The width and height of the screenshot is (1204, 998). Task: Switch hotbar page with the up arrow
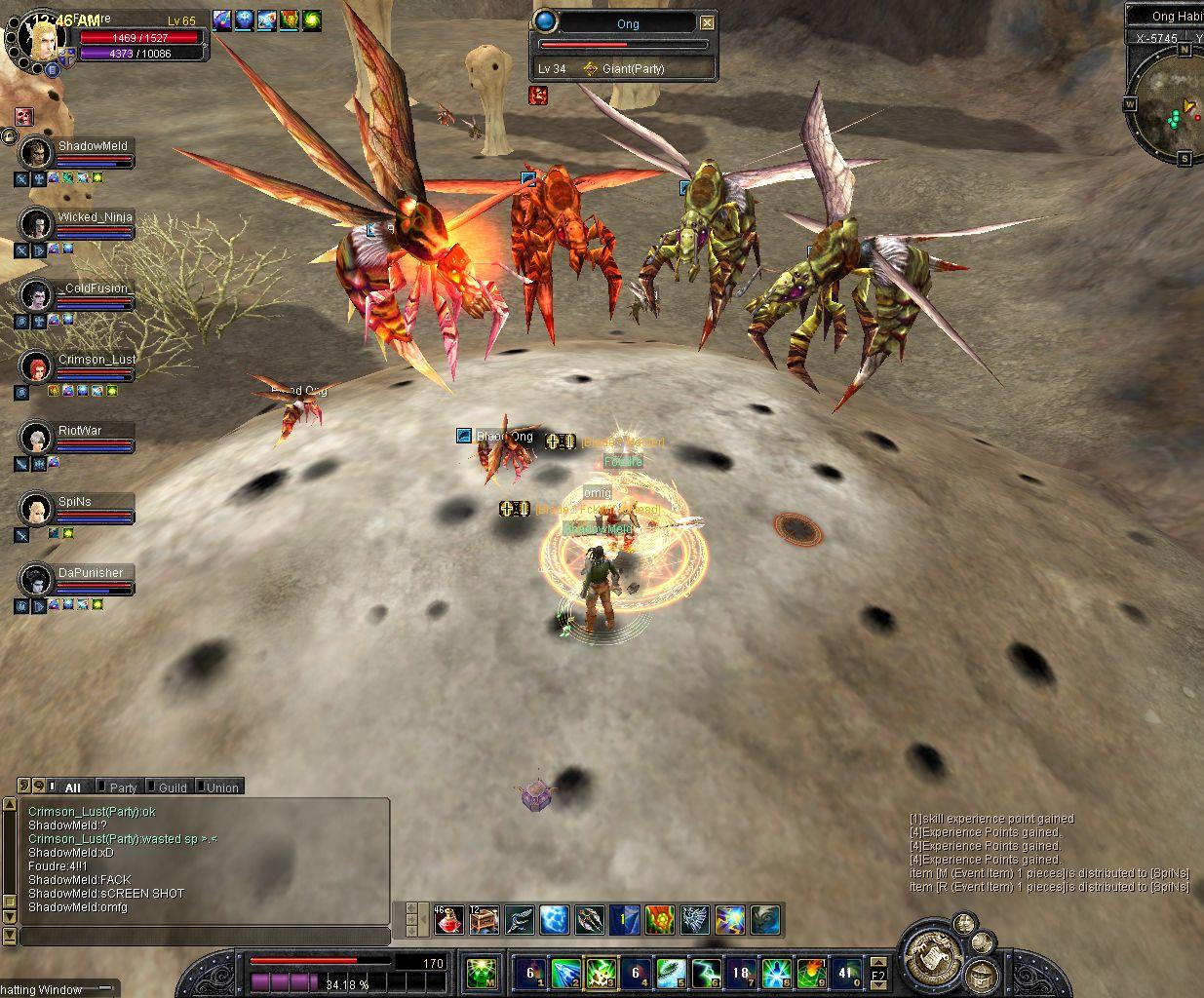(879, 962)
